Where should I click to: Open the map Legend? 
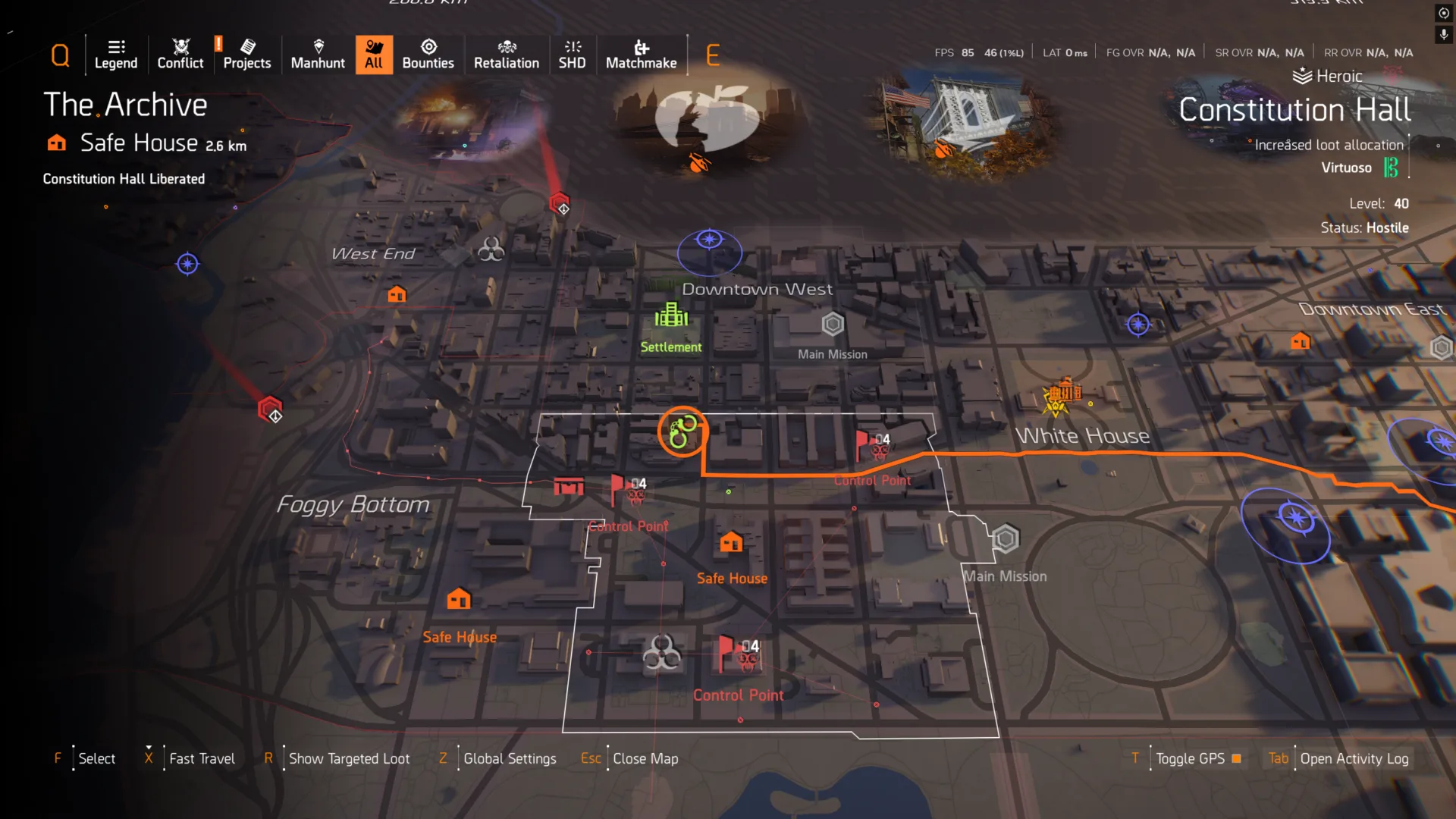[x=116, y=55]
